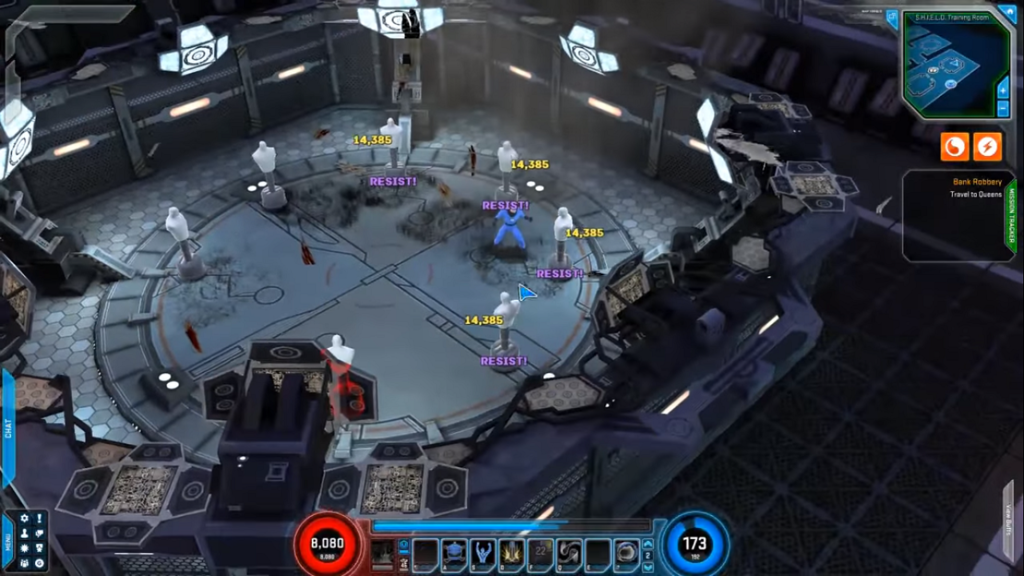Screen dimensions: 1024x576
Task: Switch hotbar page with up arrow
Action: click(648, 544)
